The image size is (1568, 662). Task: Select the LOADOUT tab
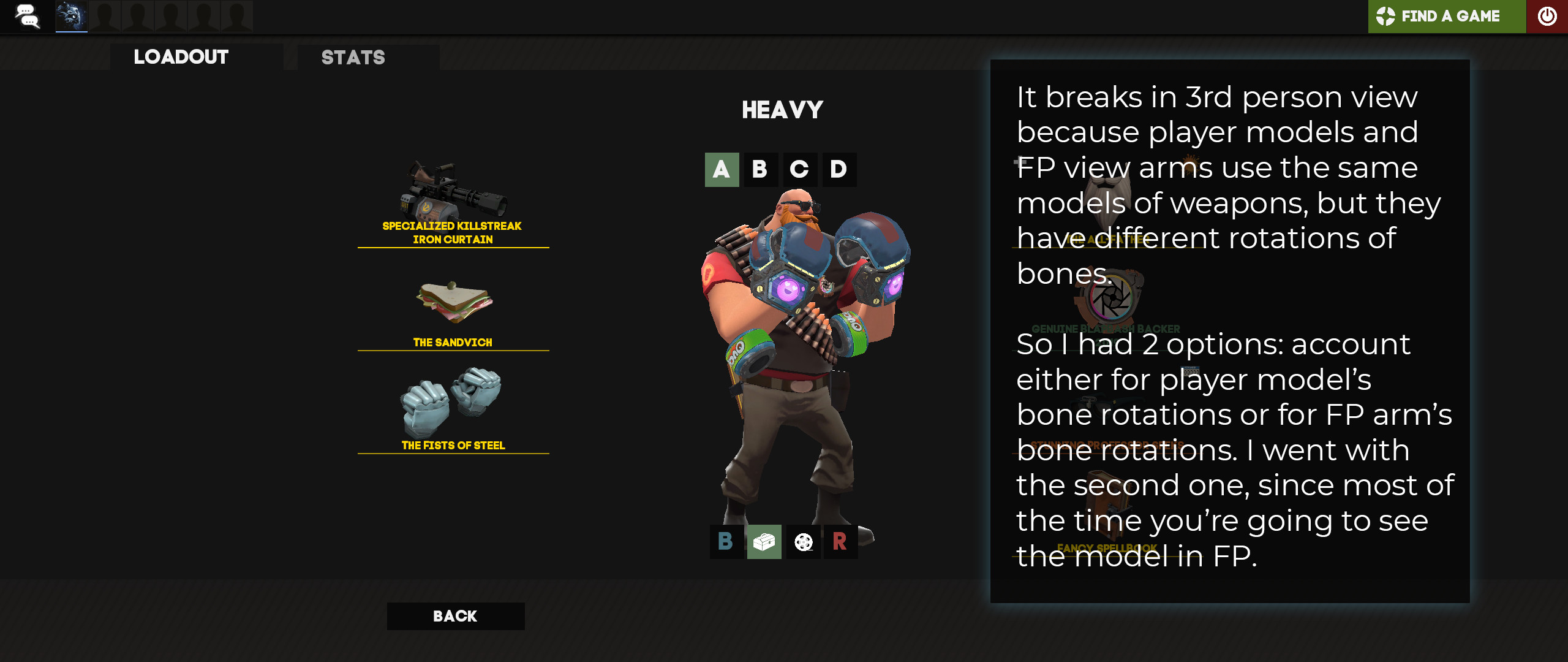(x=181, y=58)
